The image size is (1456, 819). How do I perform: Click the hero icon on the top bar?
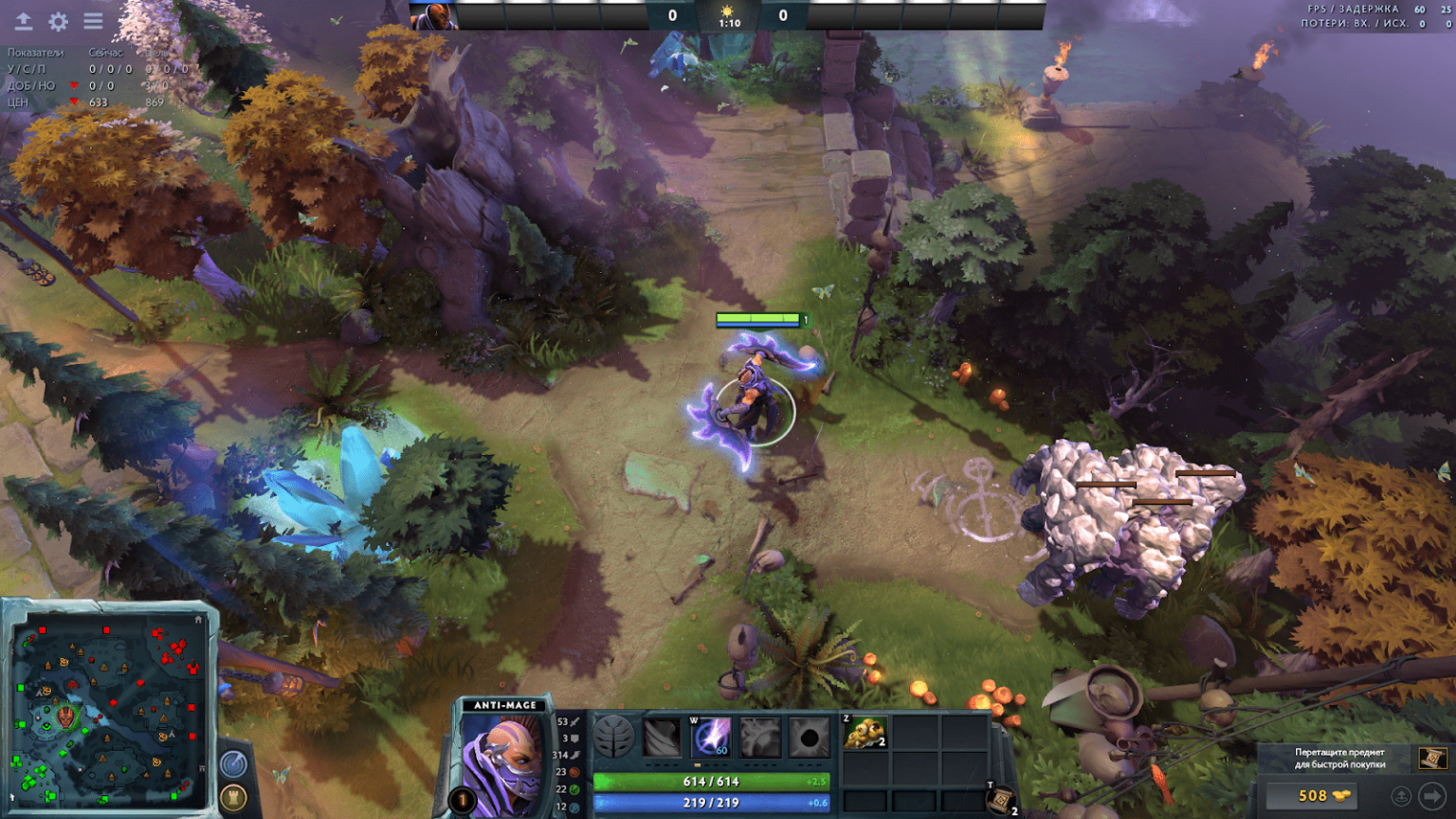[x=434, y=16]
